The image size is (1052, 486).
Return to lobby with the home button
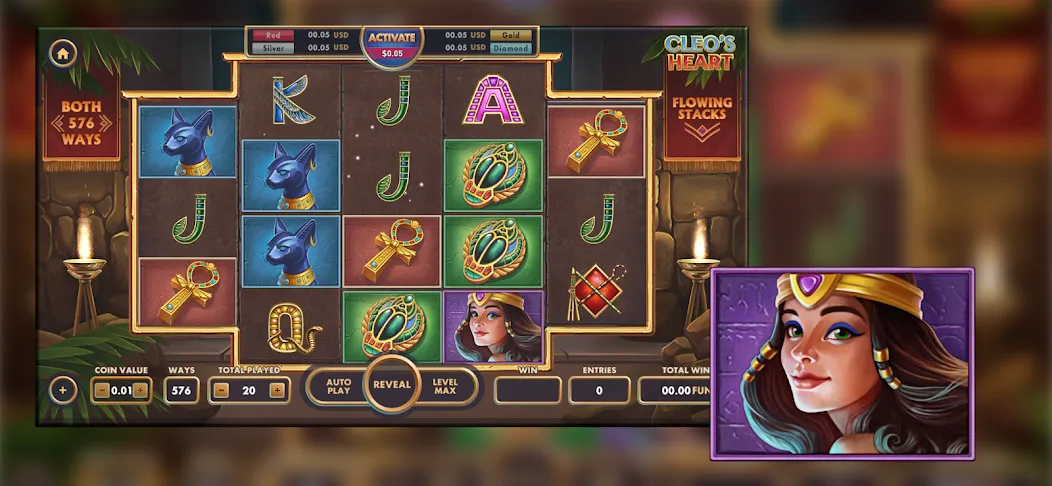[x=62, y=53]
